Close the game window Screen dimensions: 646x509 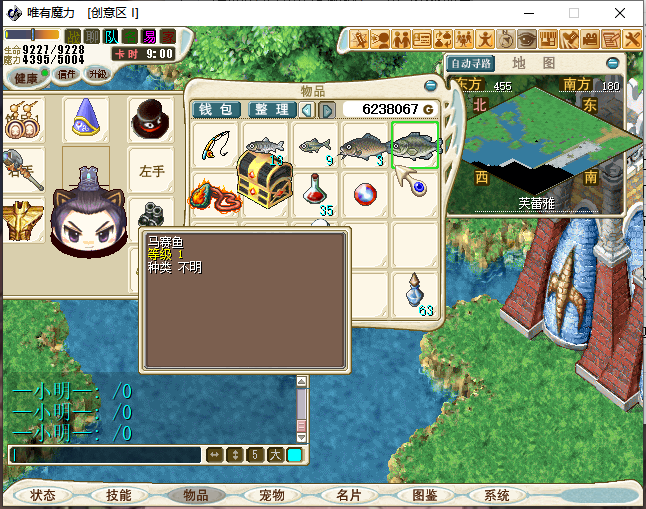(x=622, y=13)
